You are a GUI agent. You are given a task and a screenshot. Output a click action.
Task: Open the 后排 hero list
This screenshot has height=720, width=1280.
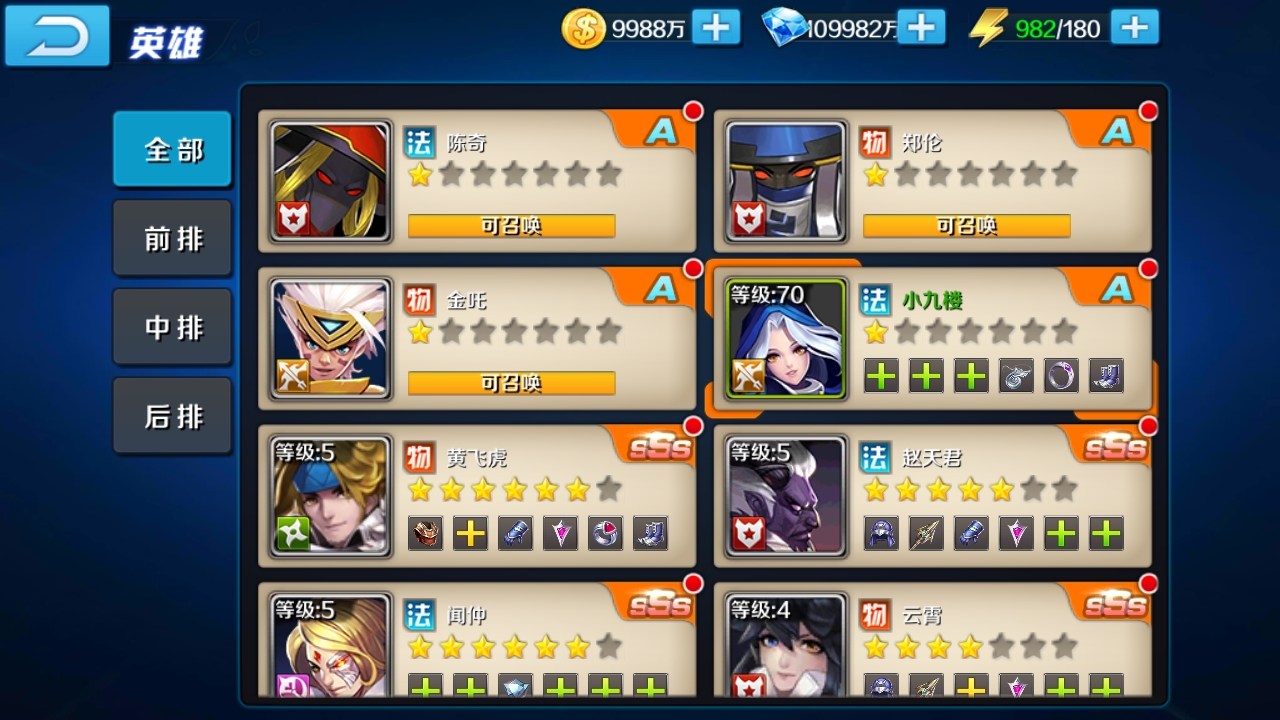click(x=172, y=415)
